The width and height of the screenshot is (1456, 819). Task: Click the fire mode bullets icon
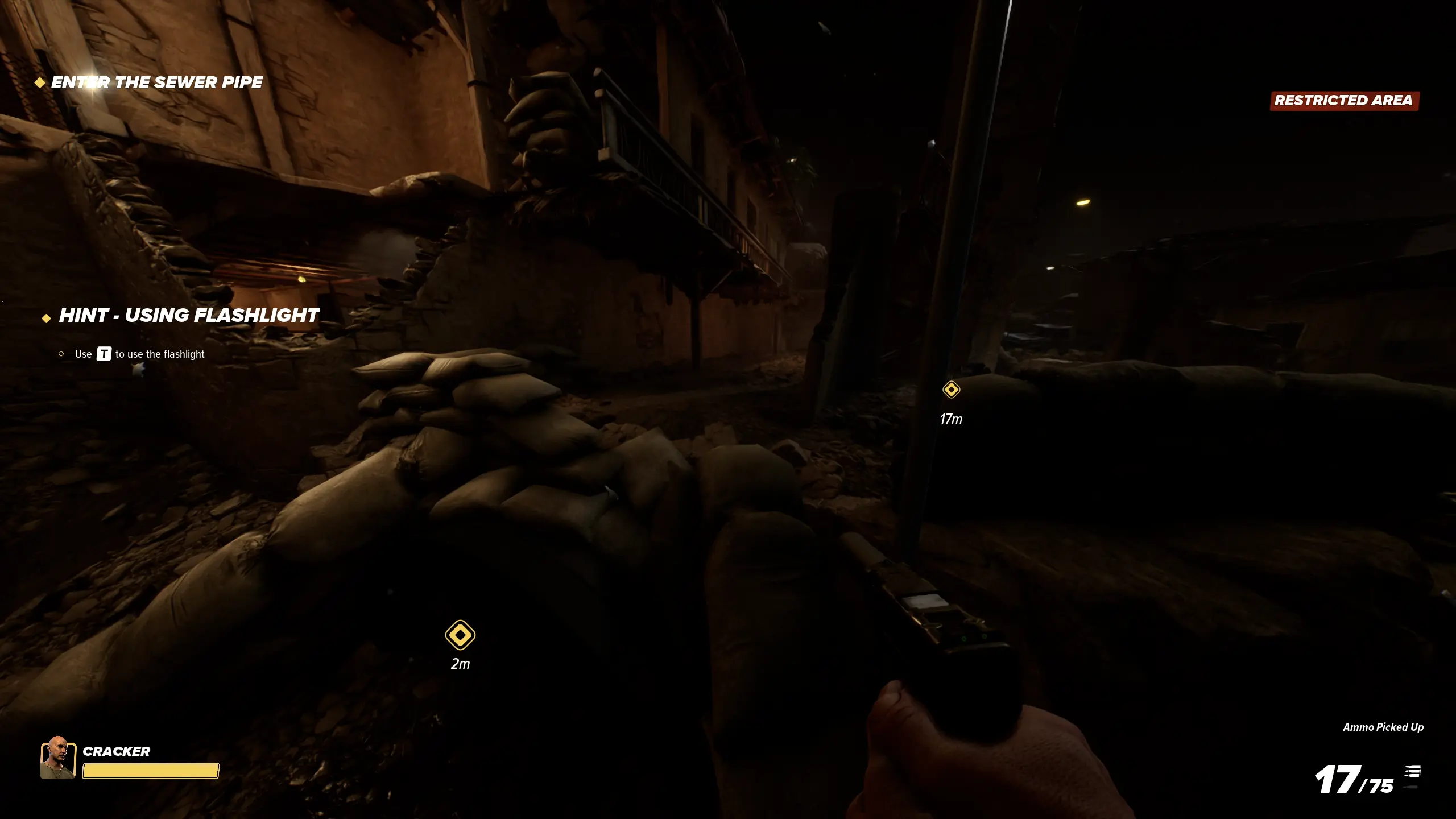1413,772
